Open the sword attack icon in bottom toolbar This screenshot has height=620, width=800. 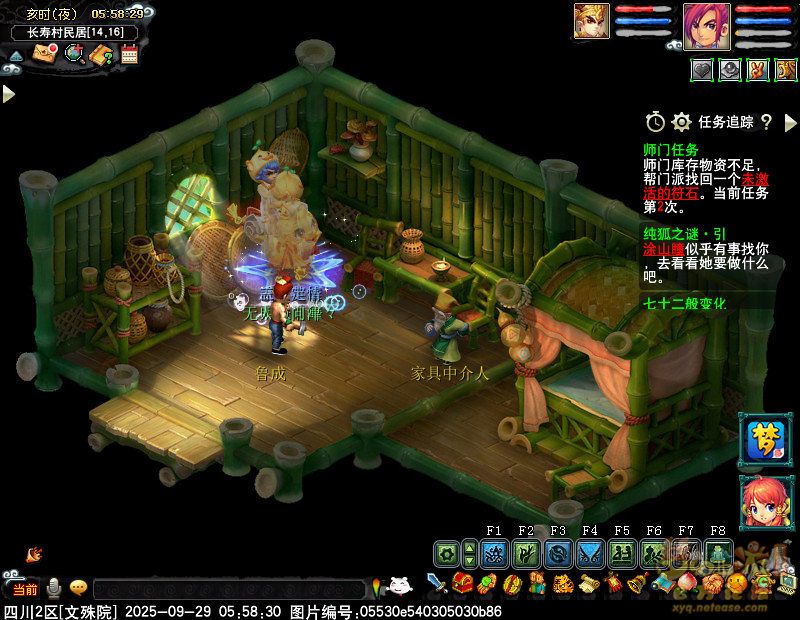click(436, 584)
